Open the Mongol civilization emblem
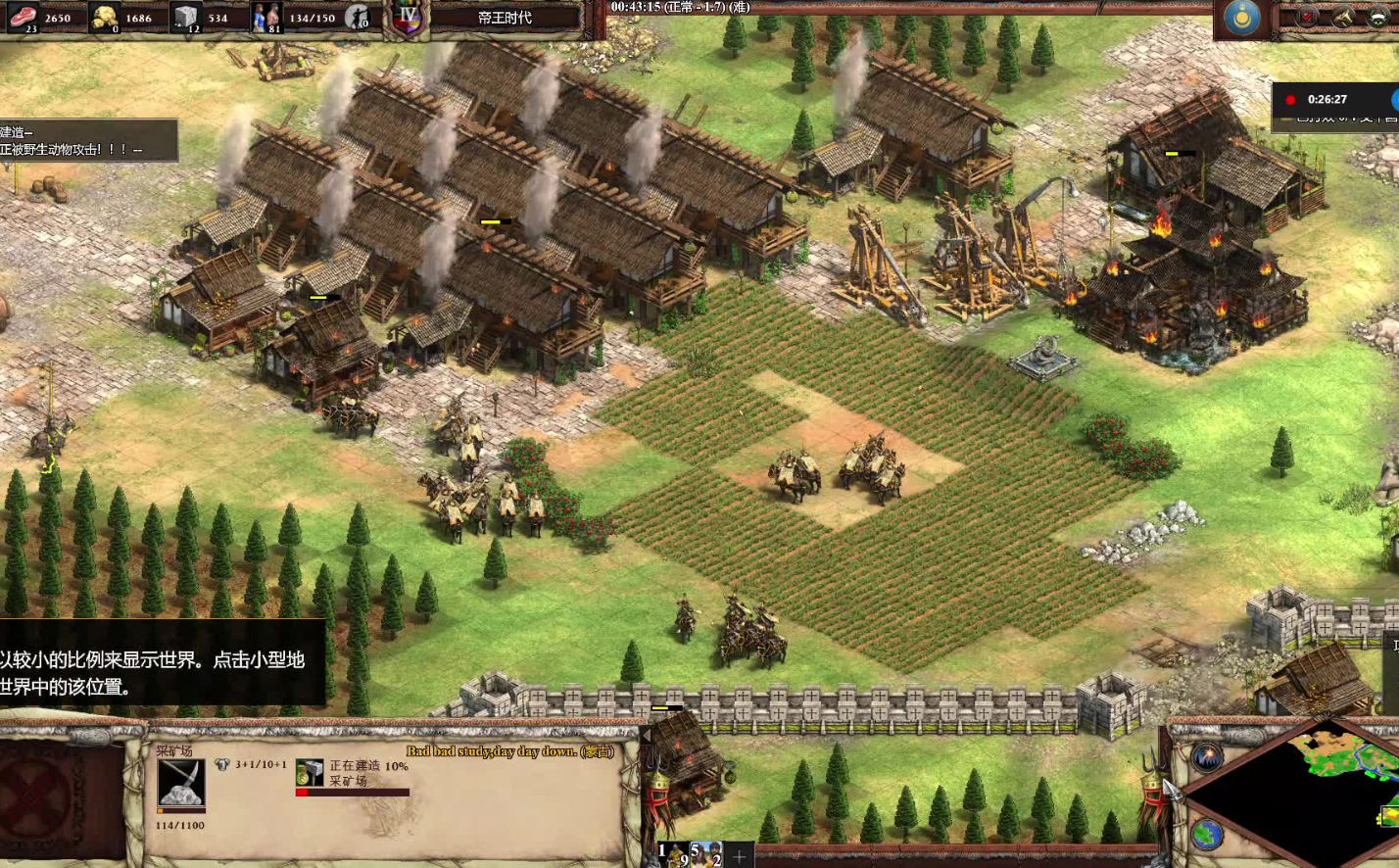Image resolution: width=1399 pixels, height=868 pixels. point(1242,18)
